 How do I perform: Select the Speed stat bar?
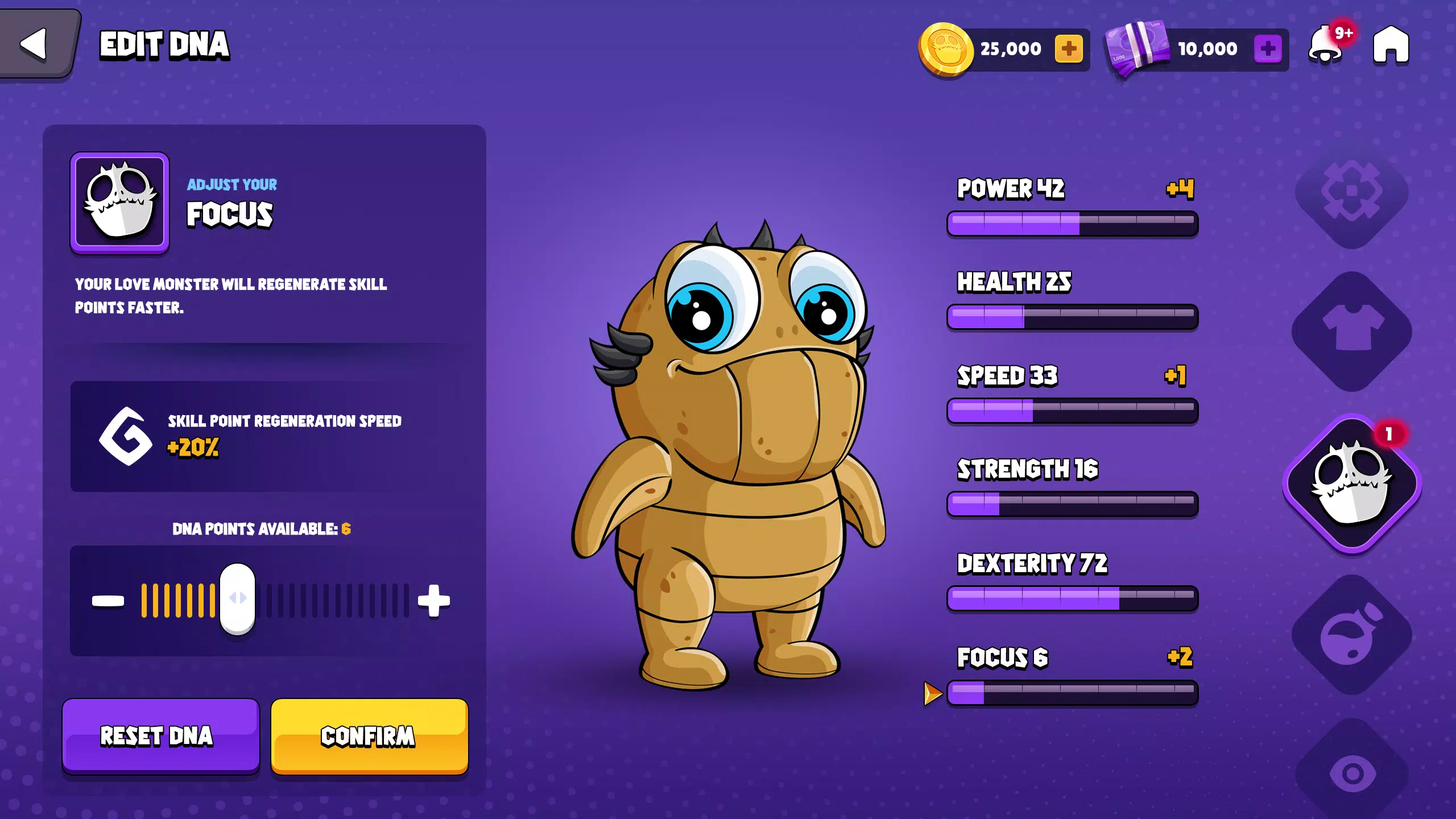click(1072, 410)
